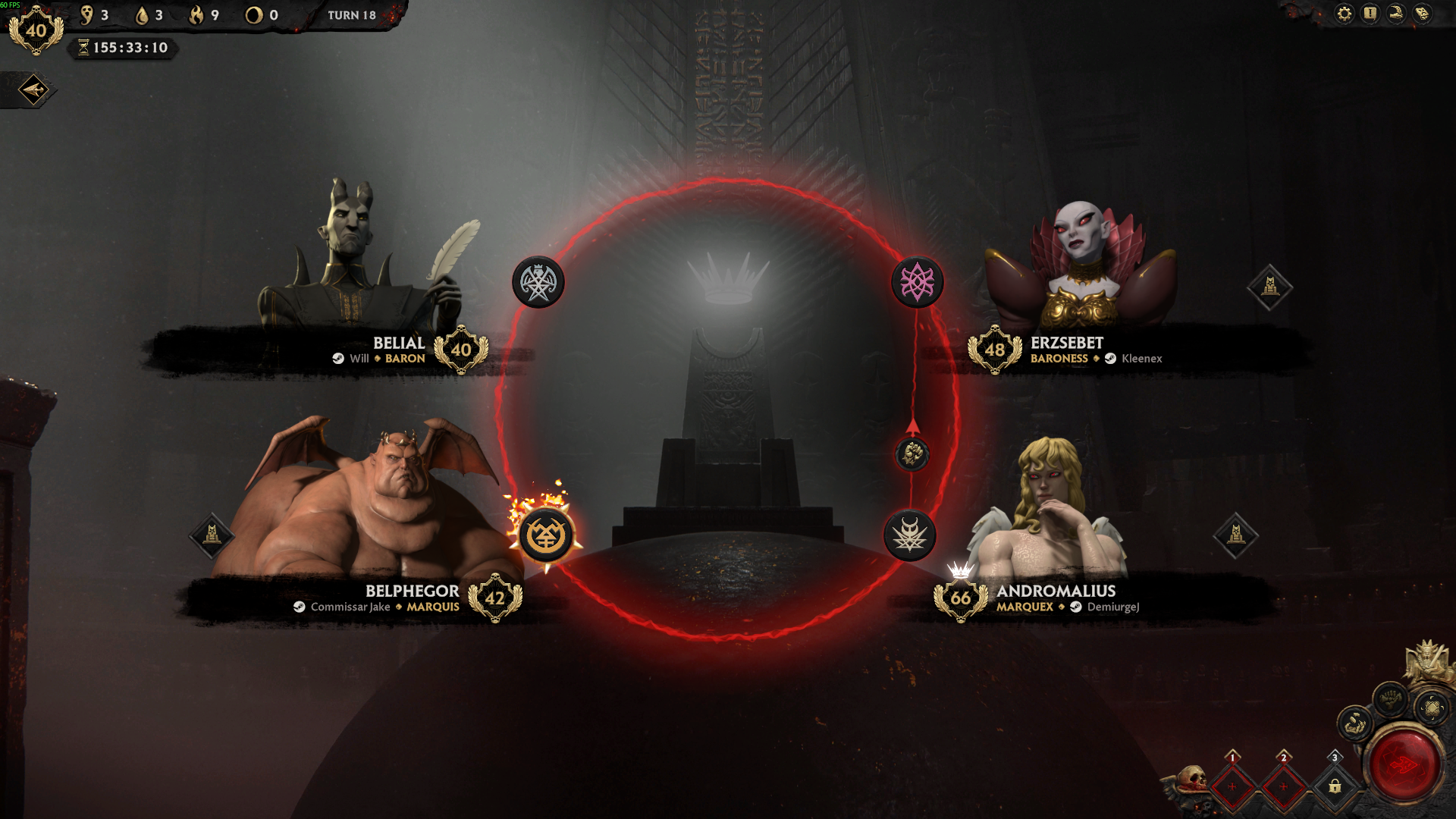Image resolution: width=1456 pixels, height=819 pixels.
Task: Select Belial's sigil emblem
Action: 538,283
